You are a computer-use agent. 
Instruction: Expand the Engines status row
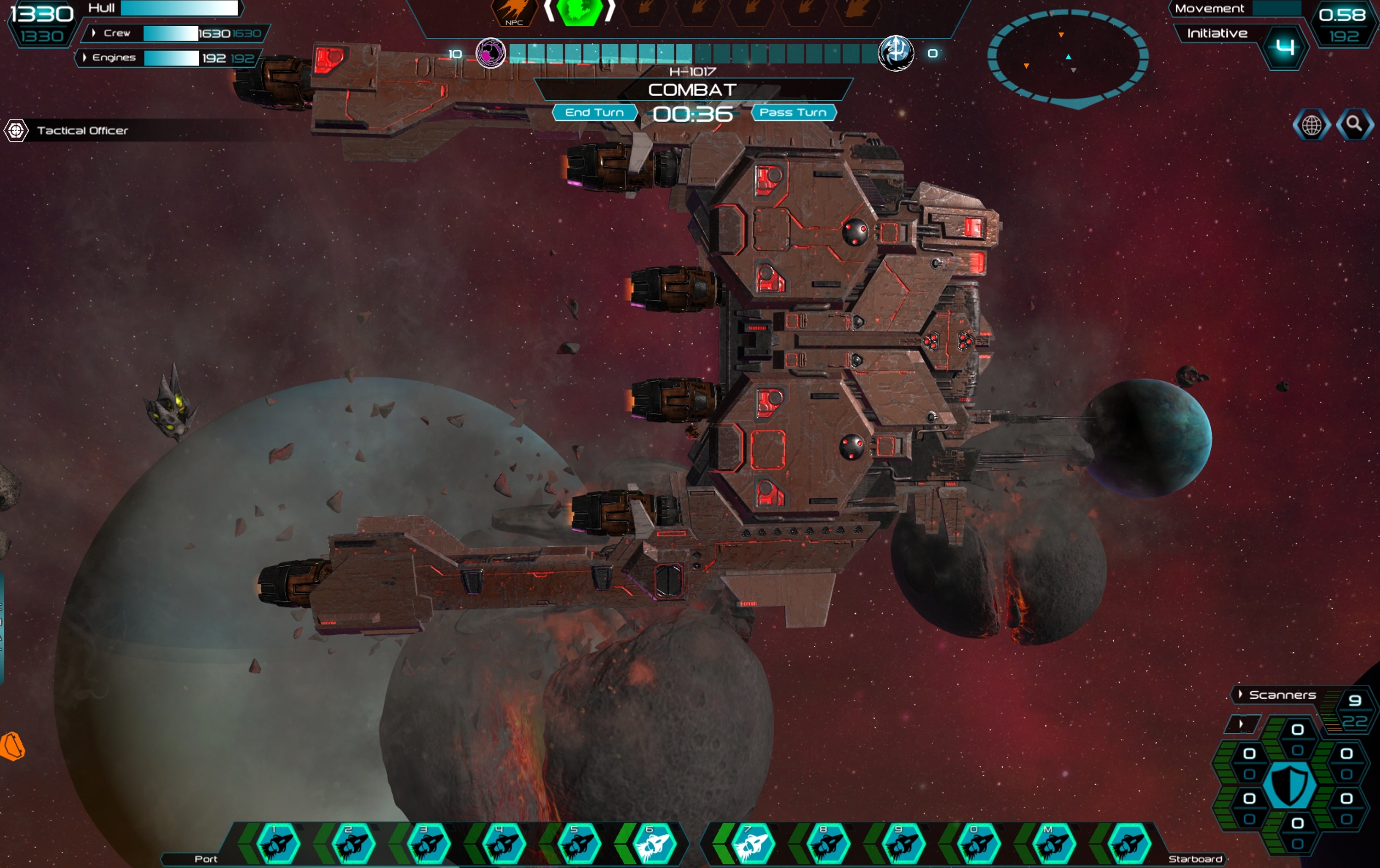point(85,57)
